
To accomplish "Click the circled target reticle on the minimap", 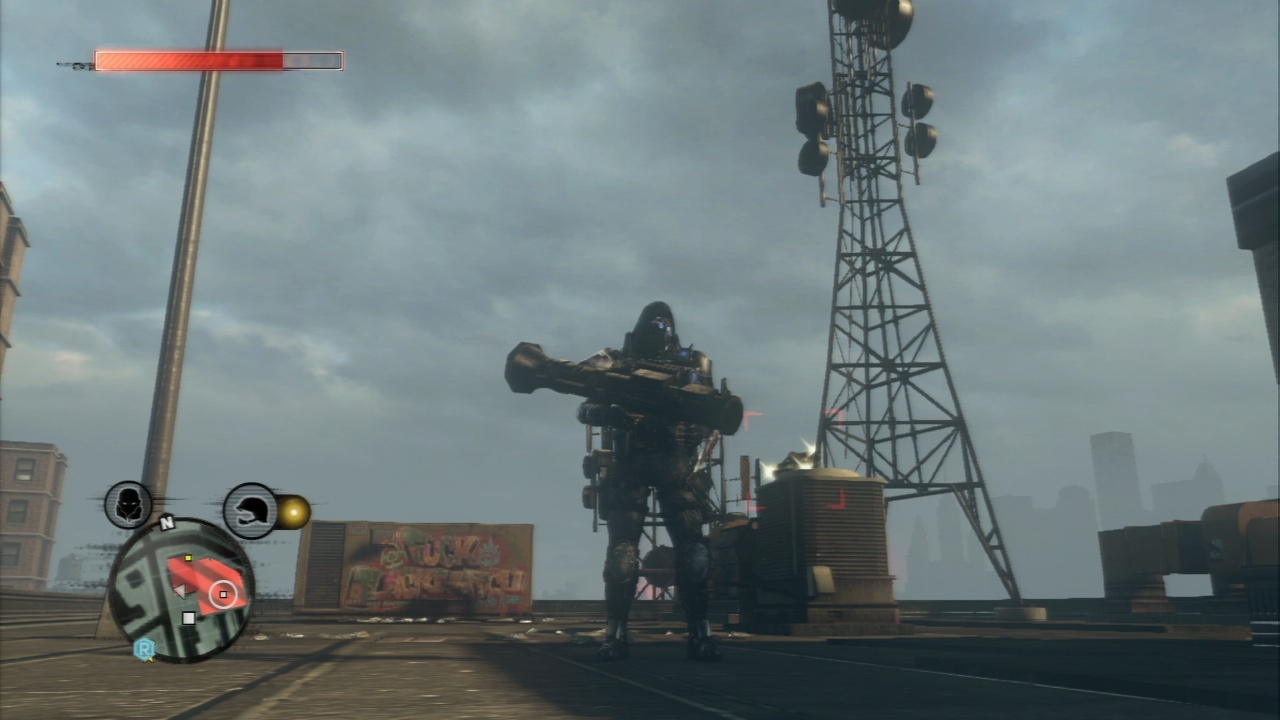I will tap(223, 594).
